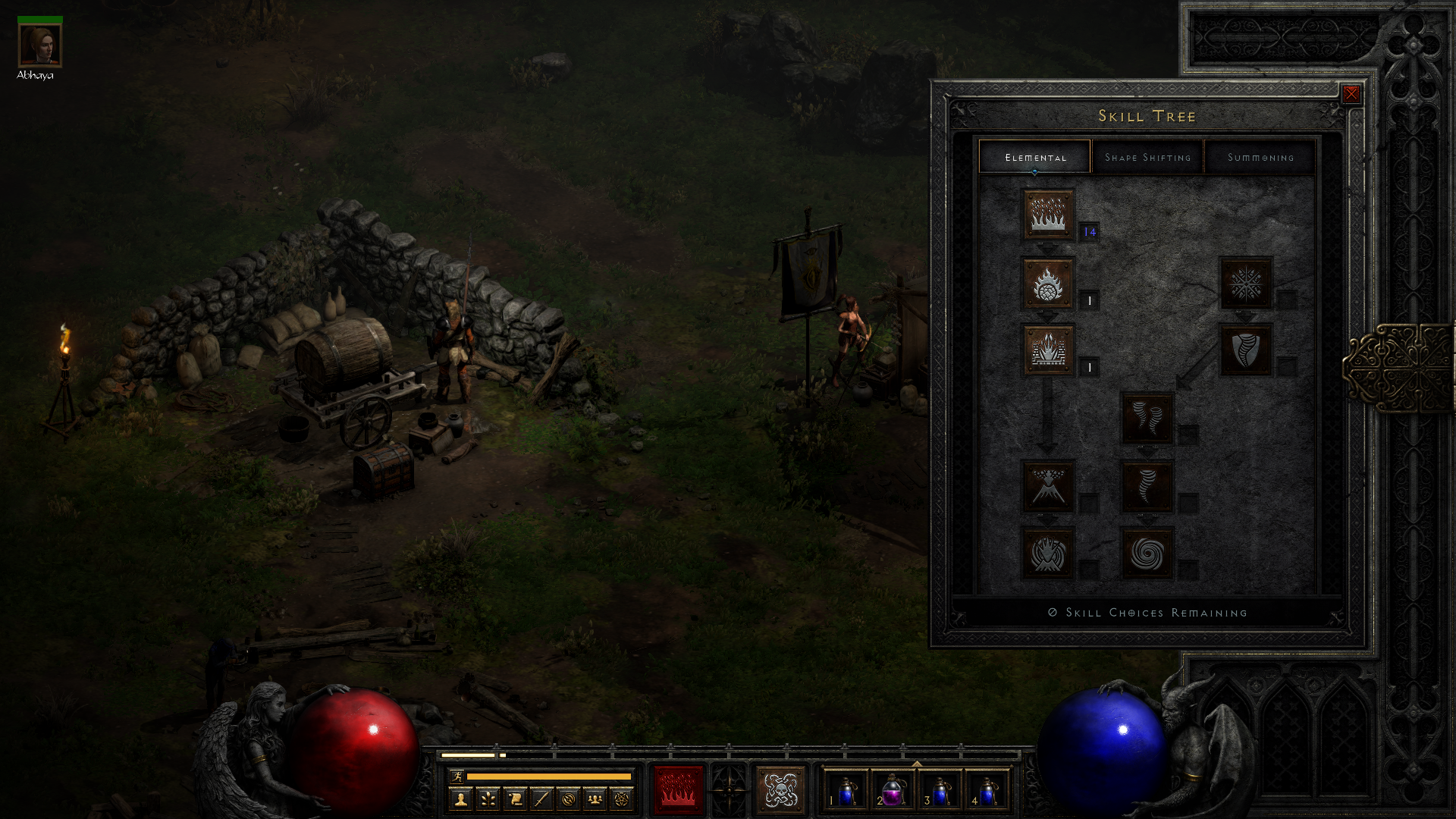Screen dimensions: 1456x819
Task: Select the Tornado single-funnel skill
Action: (x=1147, y=486)
